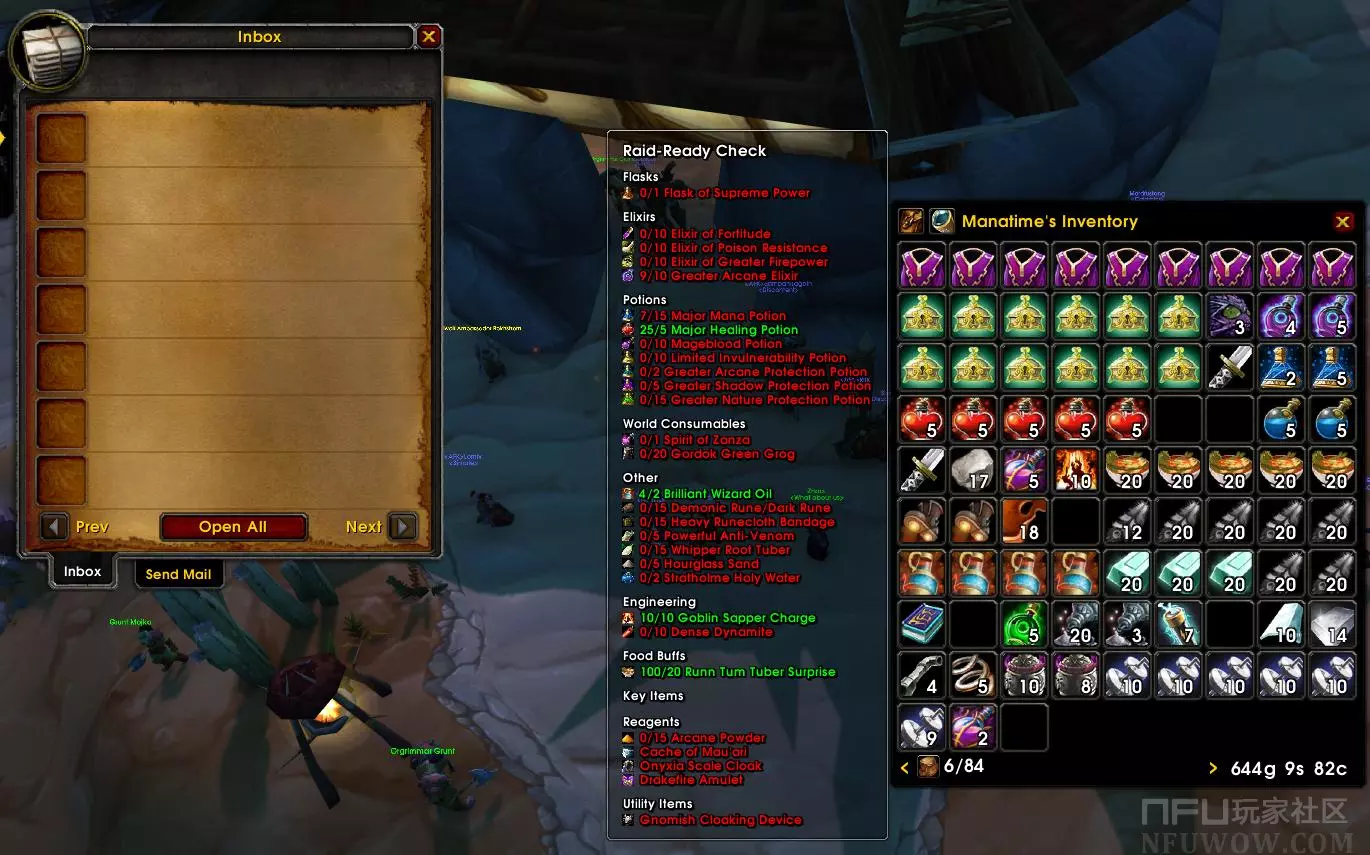This screenshot has height=855, width=1370.
Task: Select the coiled rope stack of 5
Action: [973, 675]
